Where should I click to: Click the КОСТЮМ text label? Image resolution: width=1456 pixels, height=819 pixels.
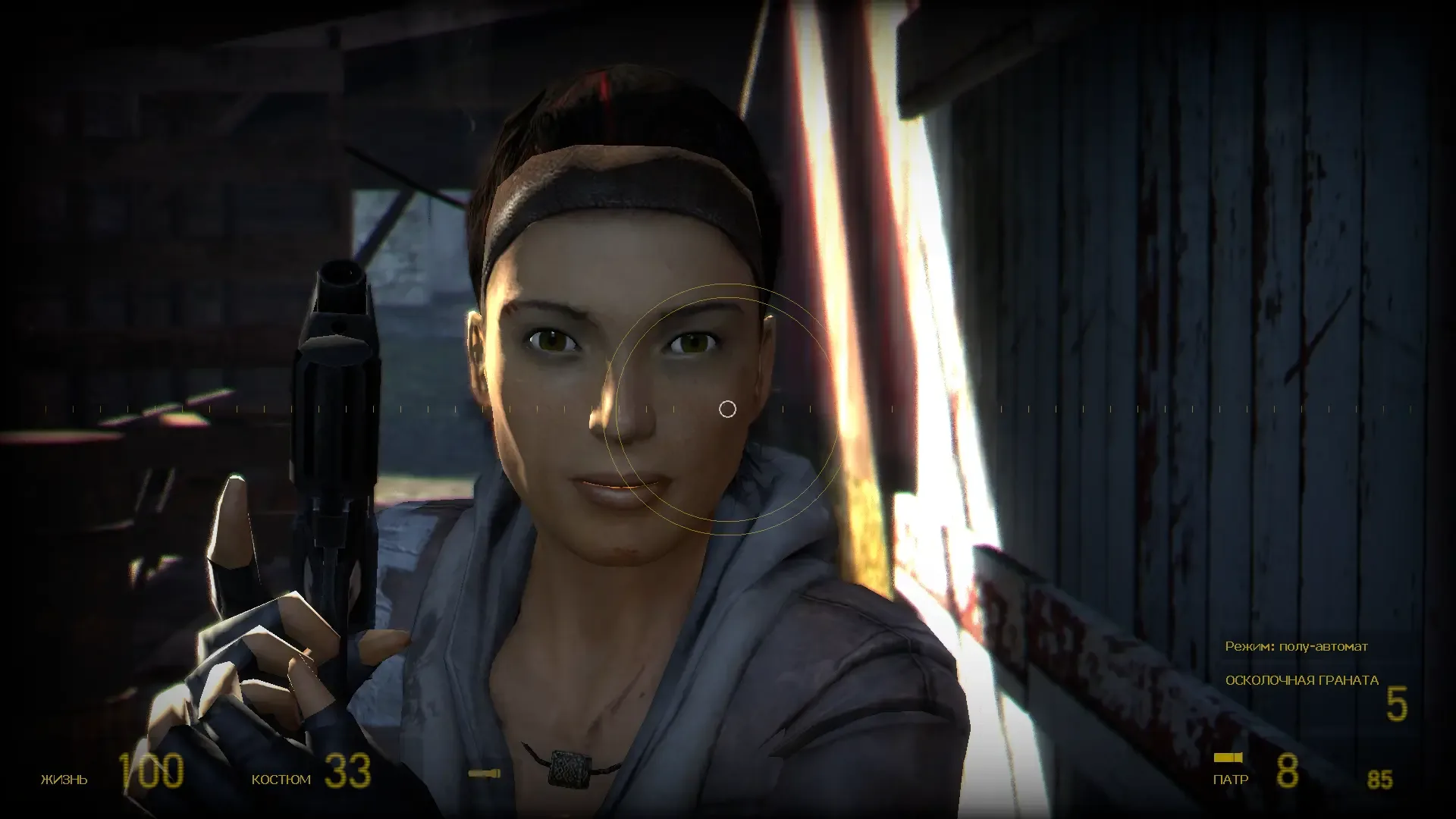[281, 779]
